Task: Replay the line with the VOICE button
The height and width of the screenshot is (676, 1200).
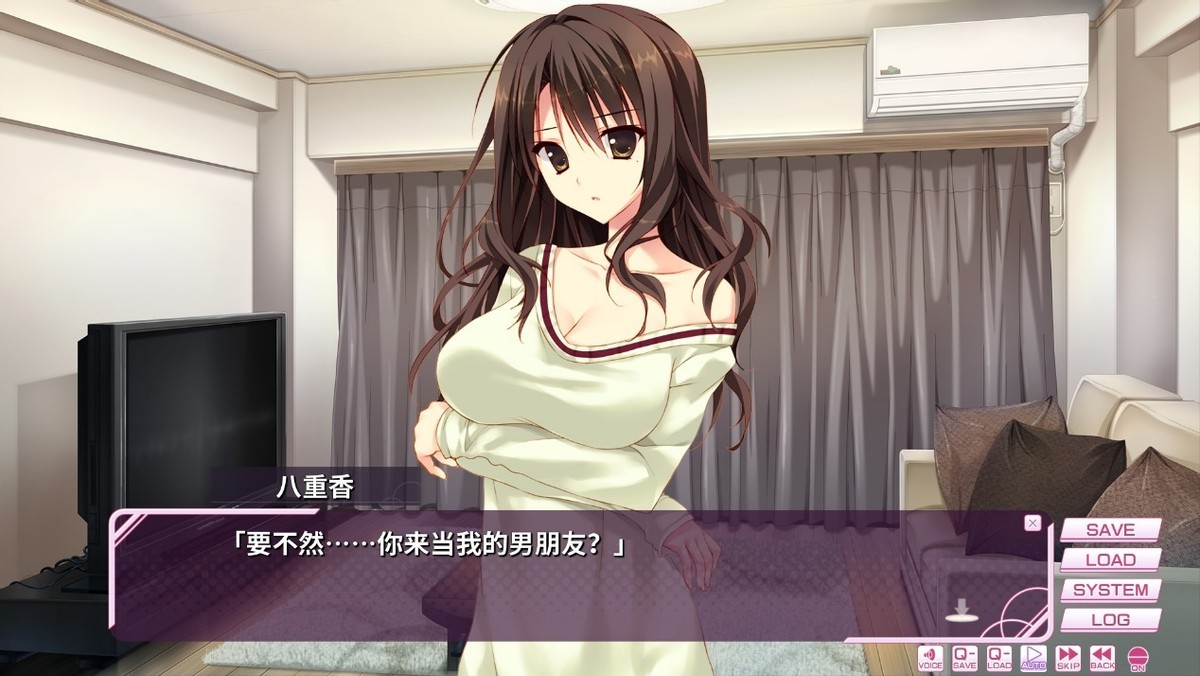Action: coord(930,657)
